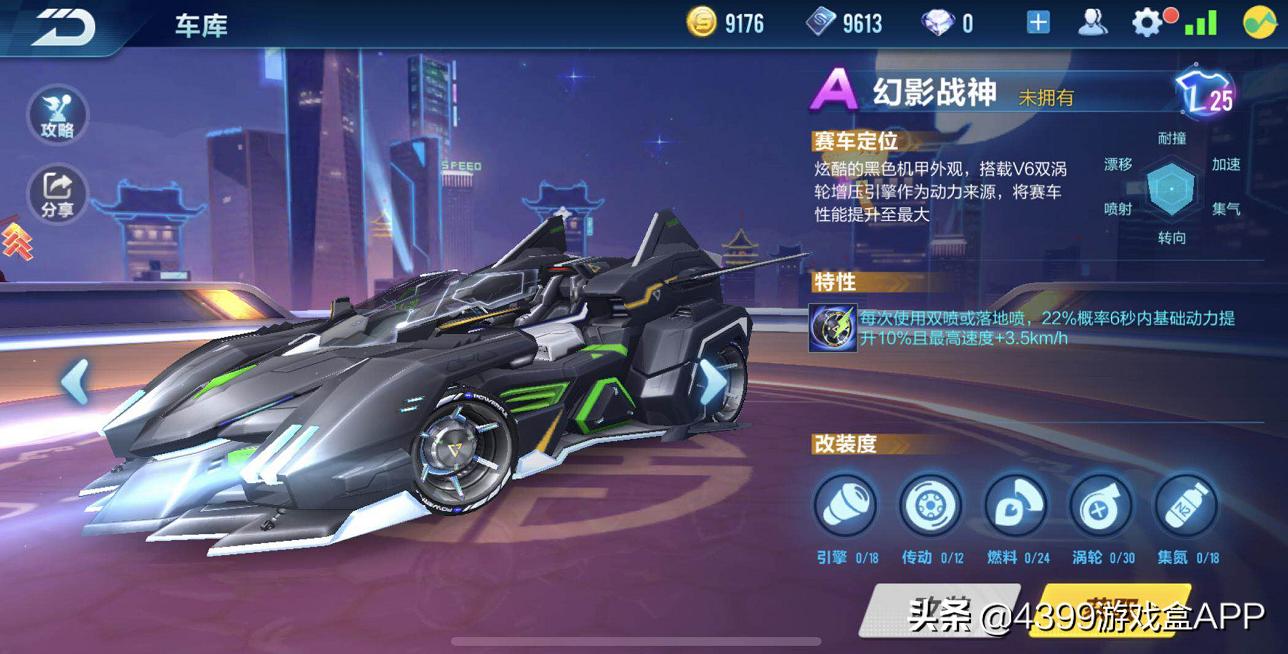Image resolution: width=1288 pixels, height=654 pixels.
Task: Open the T-shirt skin badge numbered 25
Action: pyautogui.click(x=1205, y=96)
